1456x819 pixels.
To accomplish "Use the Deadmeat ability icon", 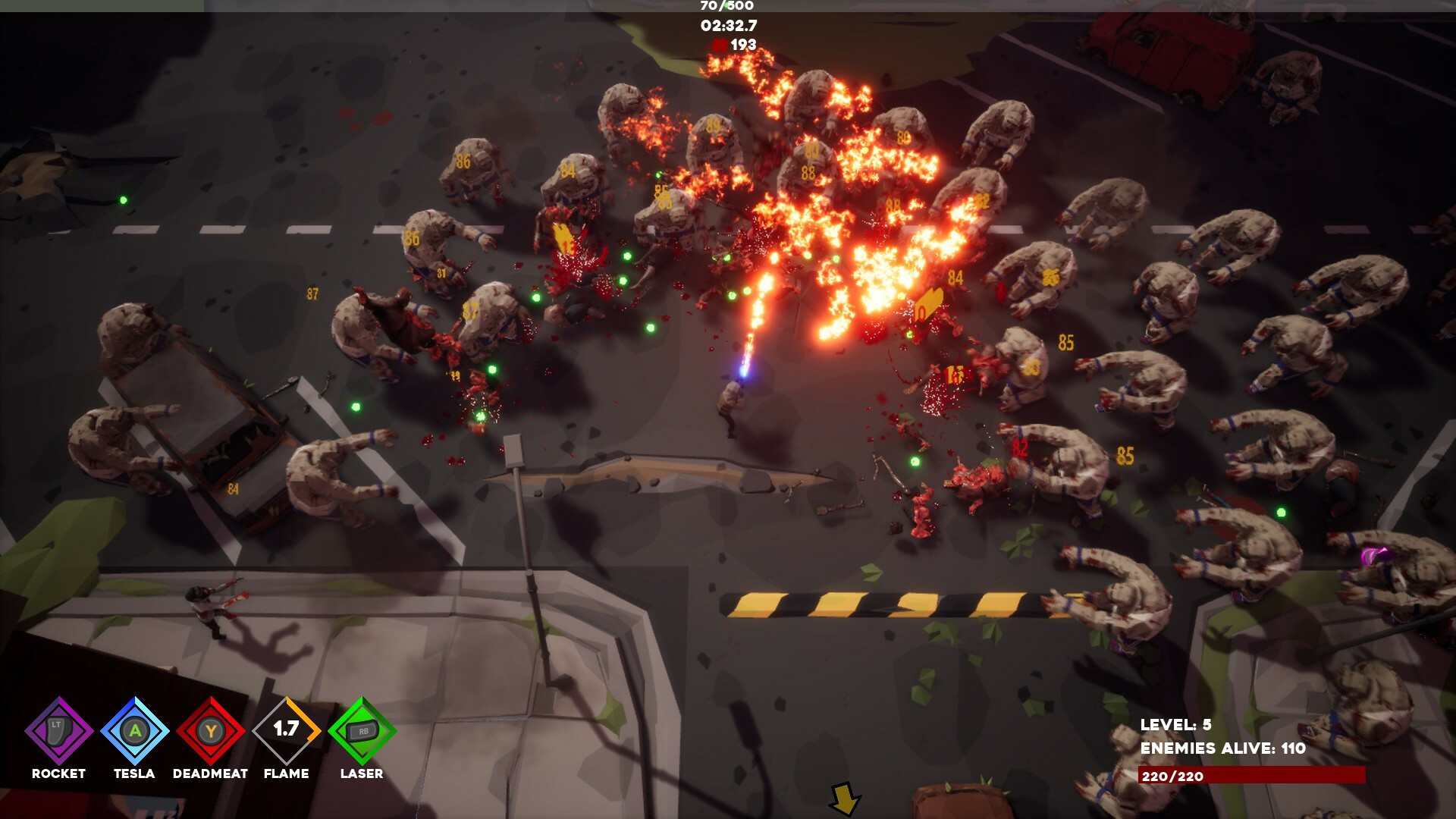I will click(210, 731).
